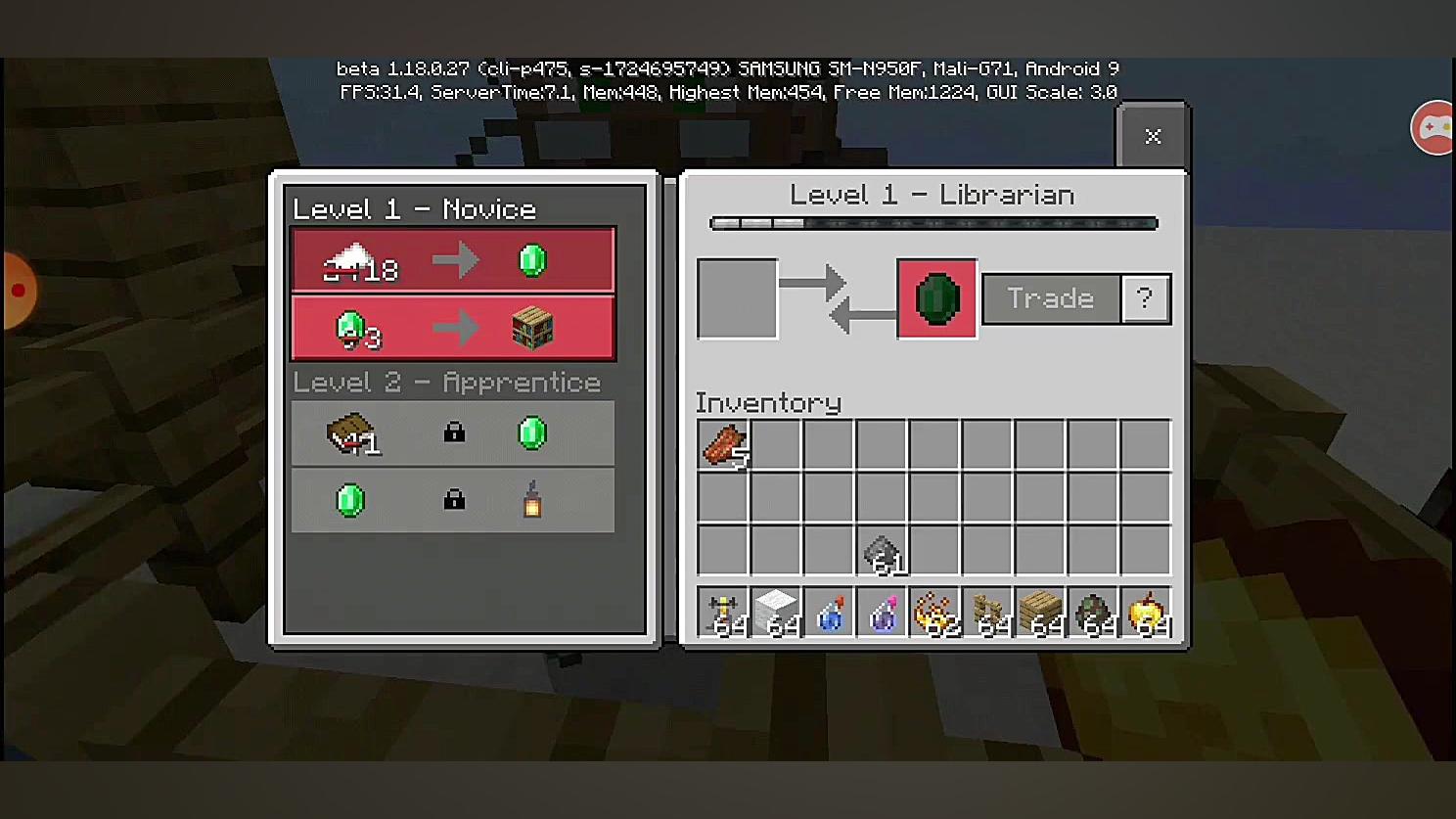The width and height of the screenshot is (1456, 819).
Task: Select the leather stack in inventory
Action: 723,445
